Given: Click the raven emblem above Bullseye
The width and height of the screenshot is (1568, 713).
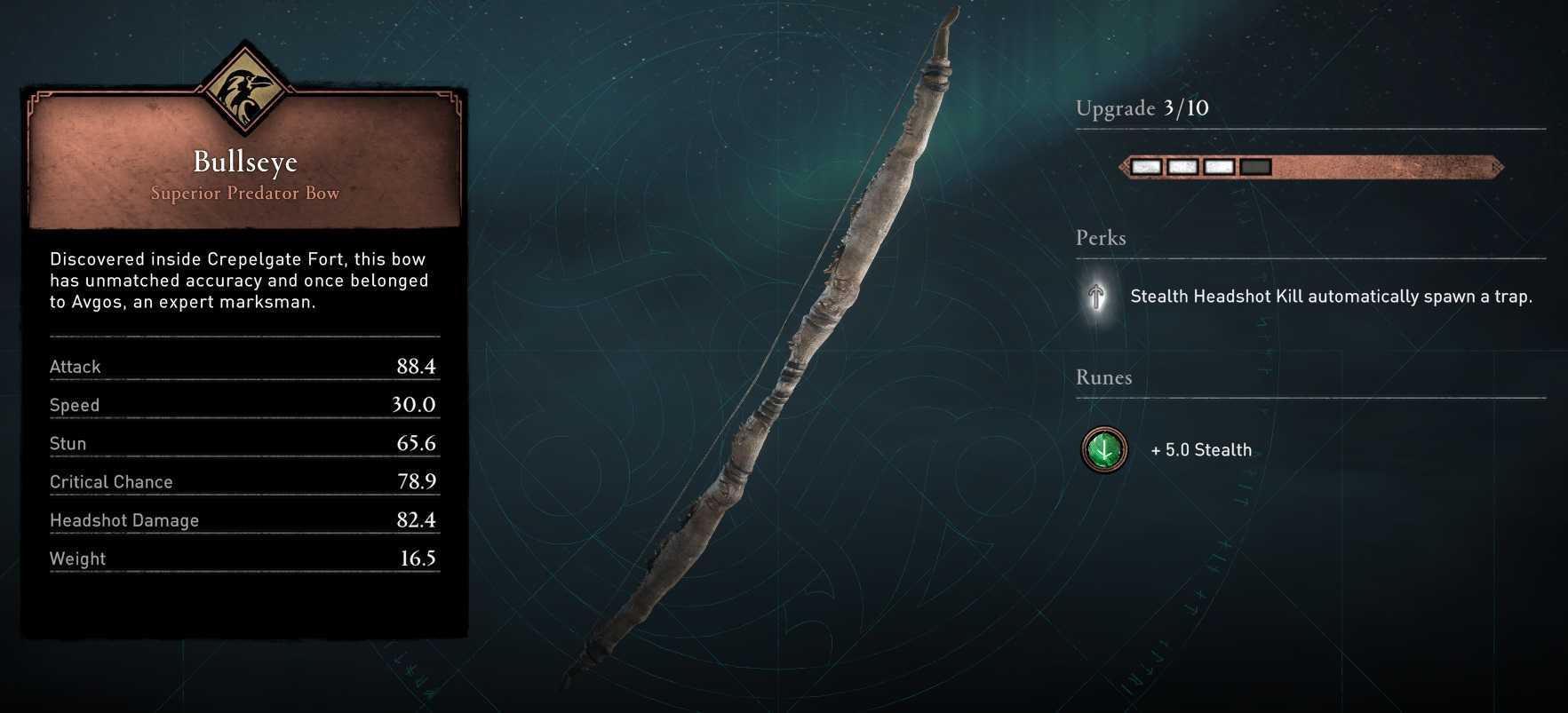Looking at the screenshot, I should (x=244, y=89).
